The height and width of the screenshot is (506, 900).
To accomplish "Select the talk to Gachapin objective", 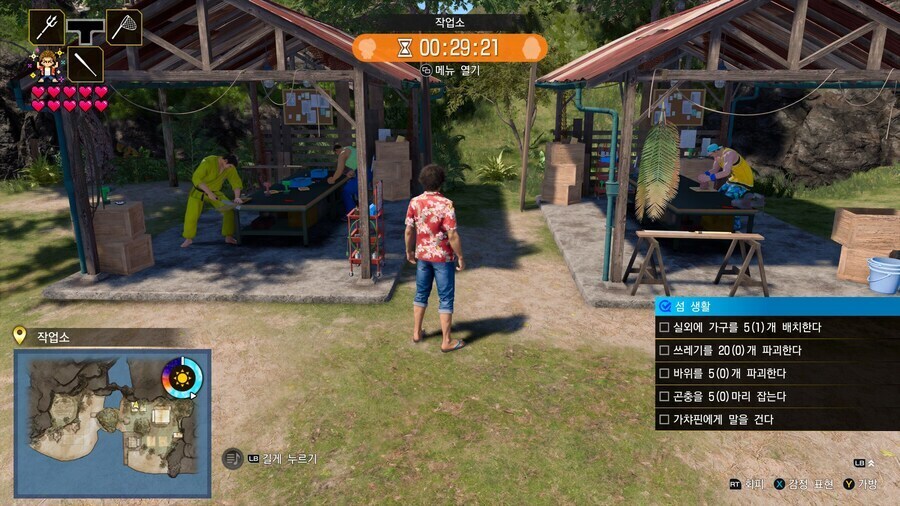I will click(776, 420).
